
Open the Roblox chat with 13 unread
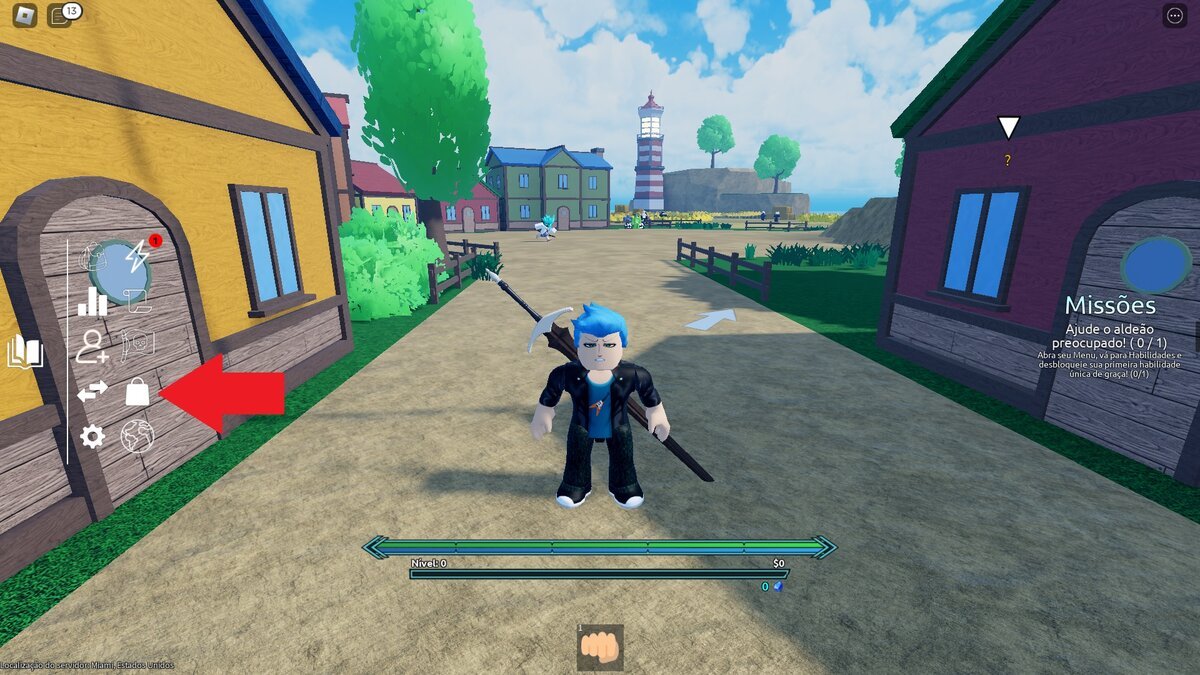coord(60,15)
